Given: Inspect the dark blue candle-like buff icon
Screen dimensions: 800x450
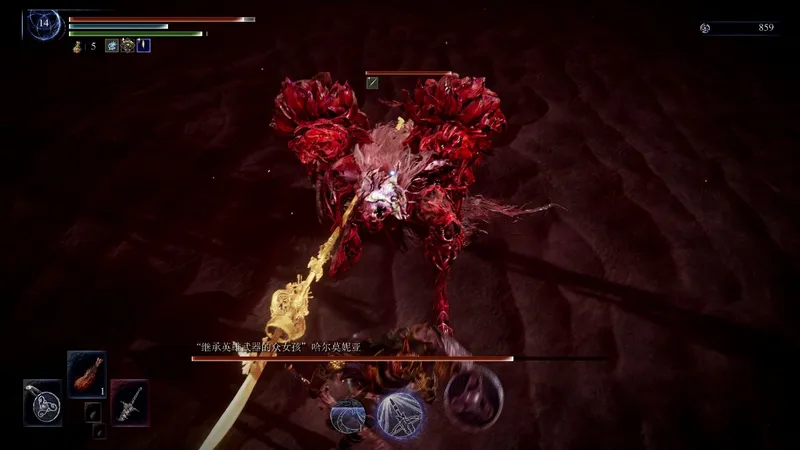Looking at the screenshot, I should [143, 46].
